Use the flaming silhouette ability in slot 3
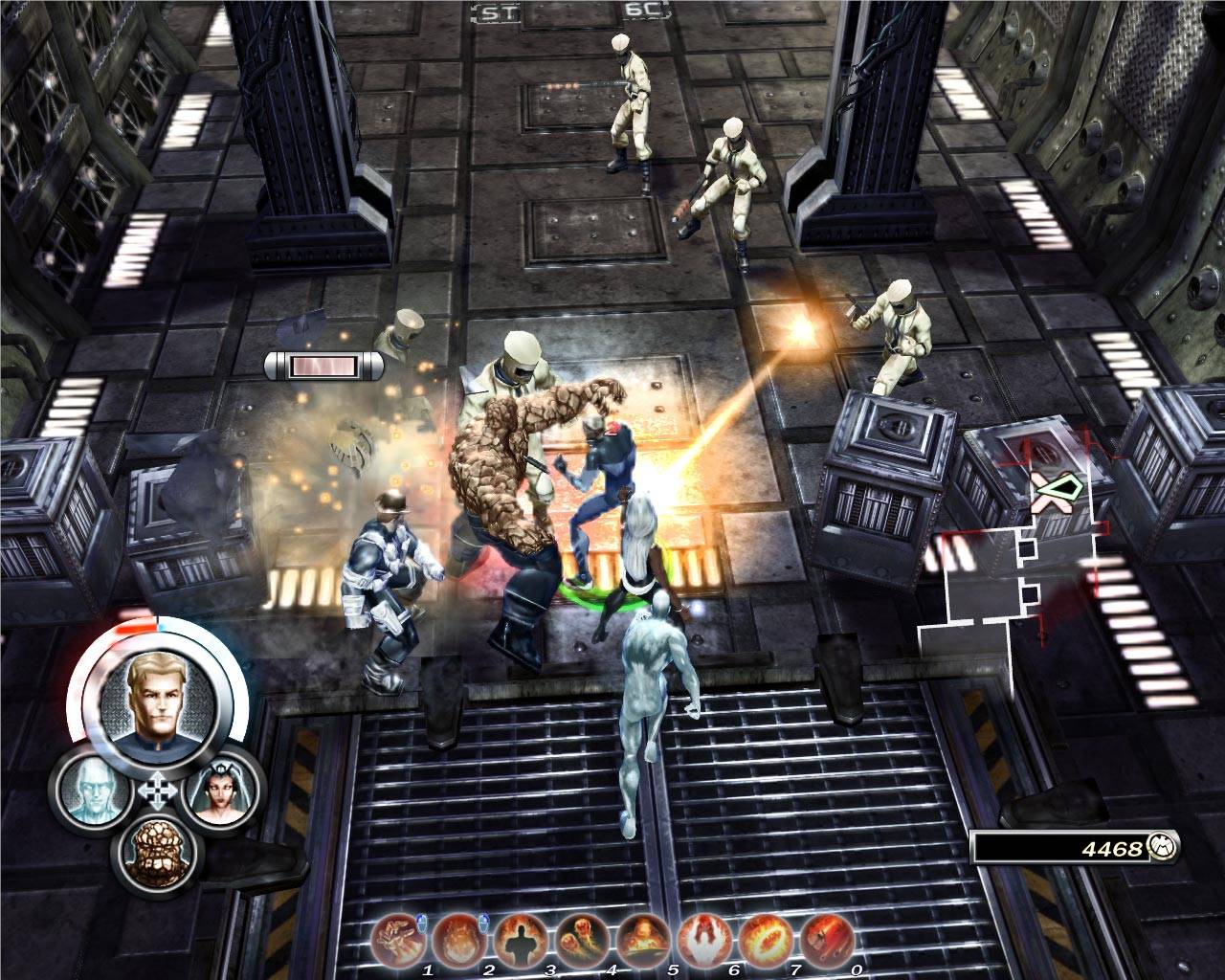 point(520,938)
